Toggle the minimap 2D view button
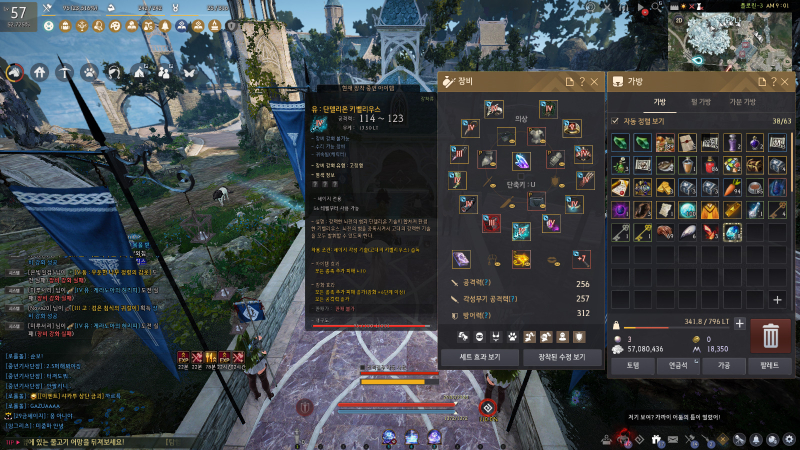The height and width of the screenshot is (450, 800). pos(680,20)
